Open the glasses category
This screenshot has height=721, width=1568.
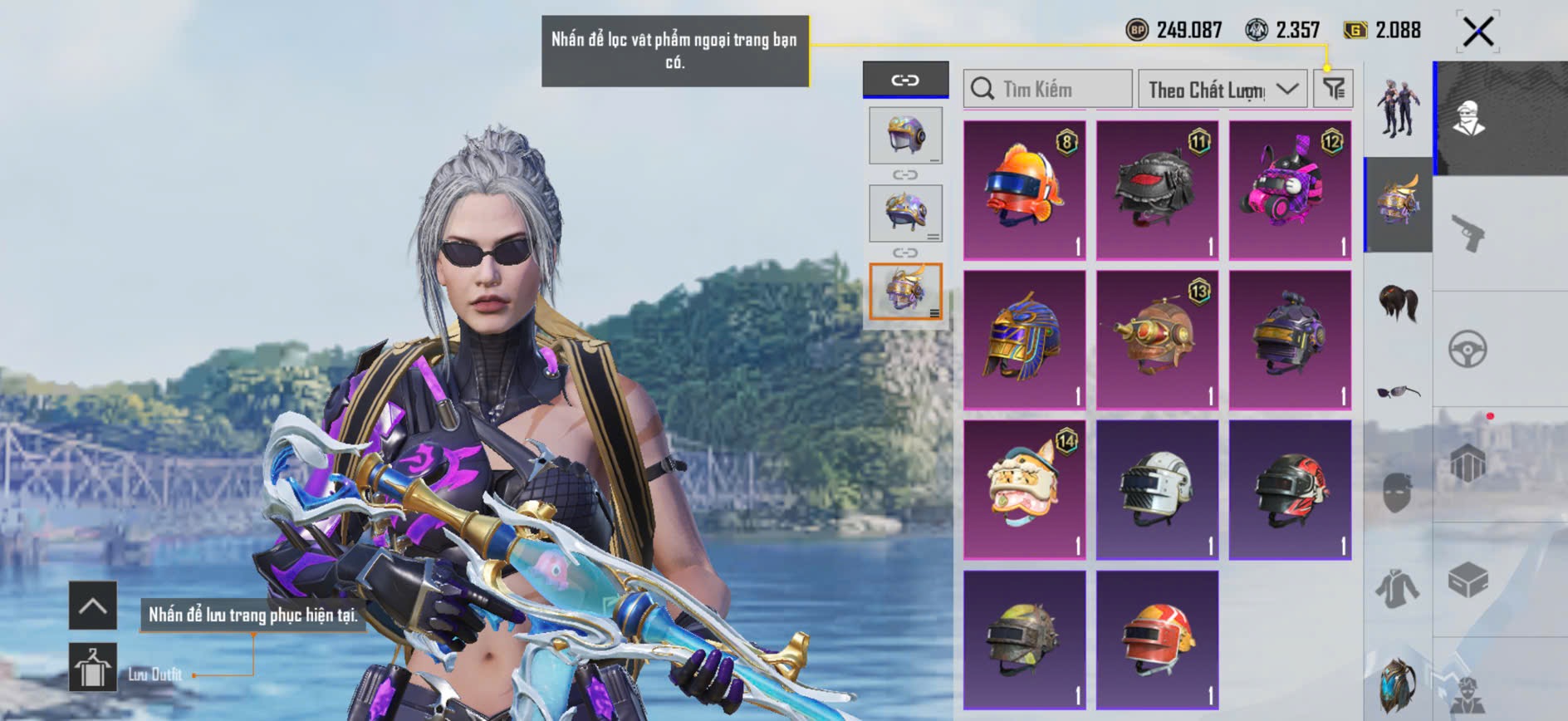[1398, 391]
